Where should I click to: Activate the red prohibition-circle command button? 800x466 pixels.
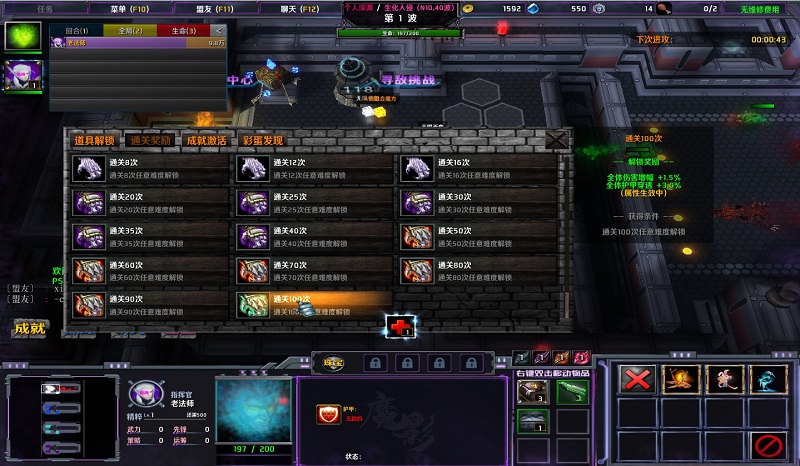click(x=768, y=442)
